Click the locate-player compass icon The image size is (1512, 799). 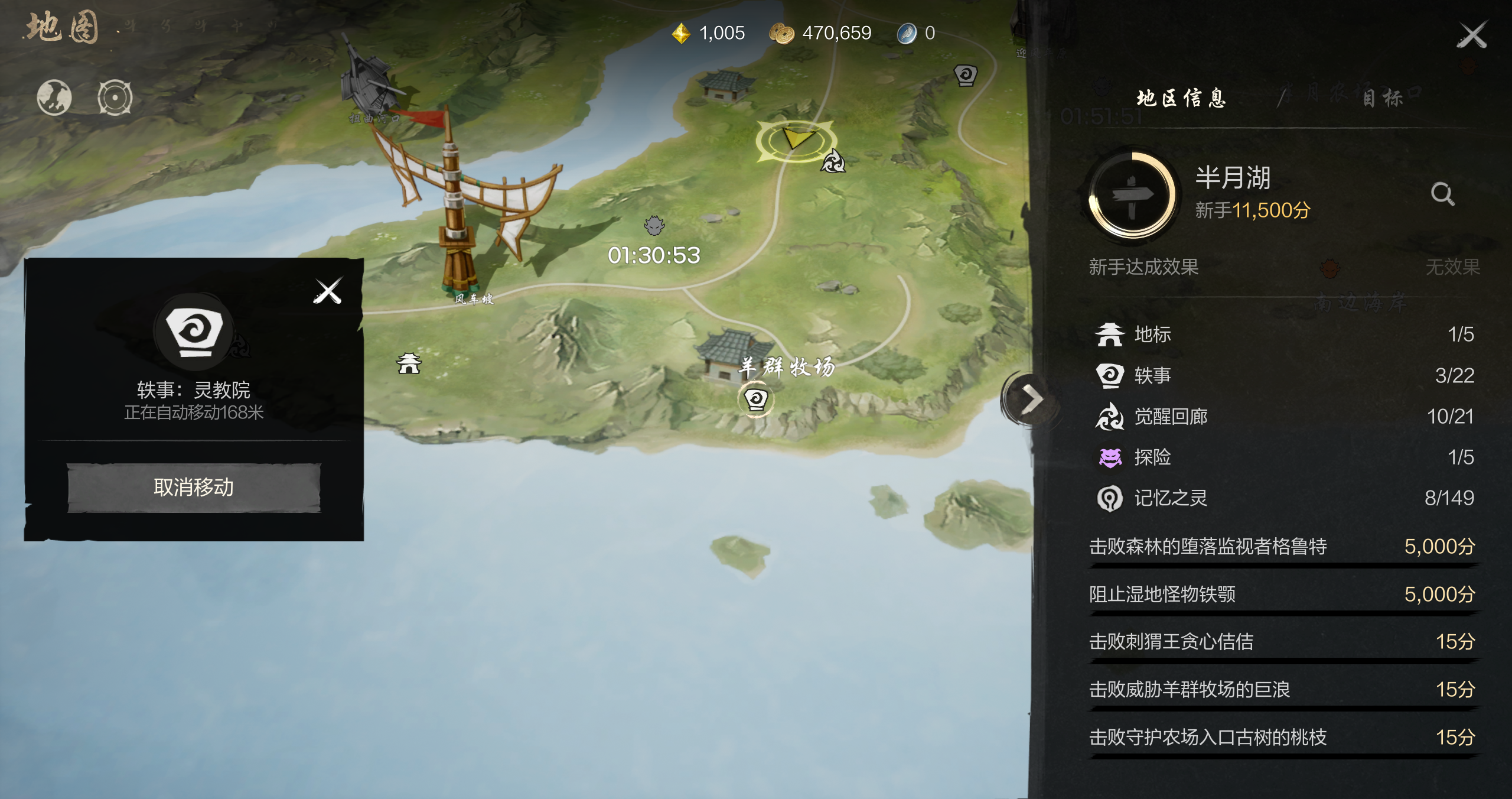click(x=116, y=98)
